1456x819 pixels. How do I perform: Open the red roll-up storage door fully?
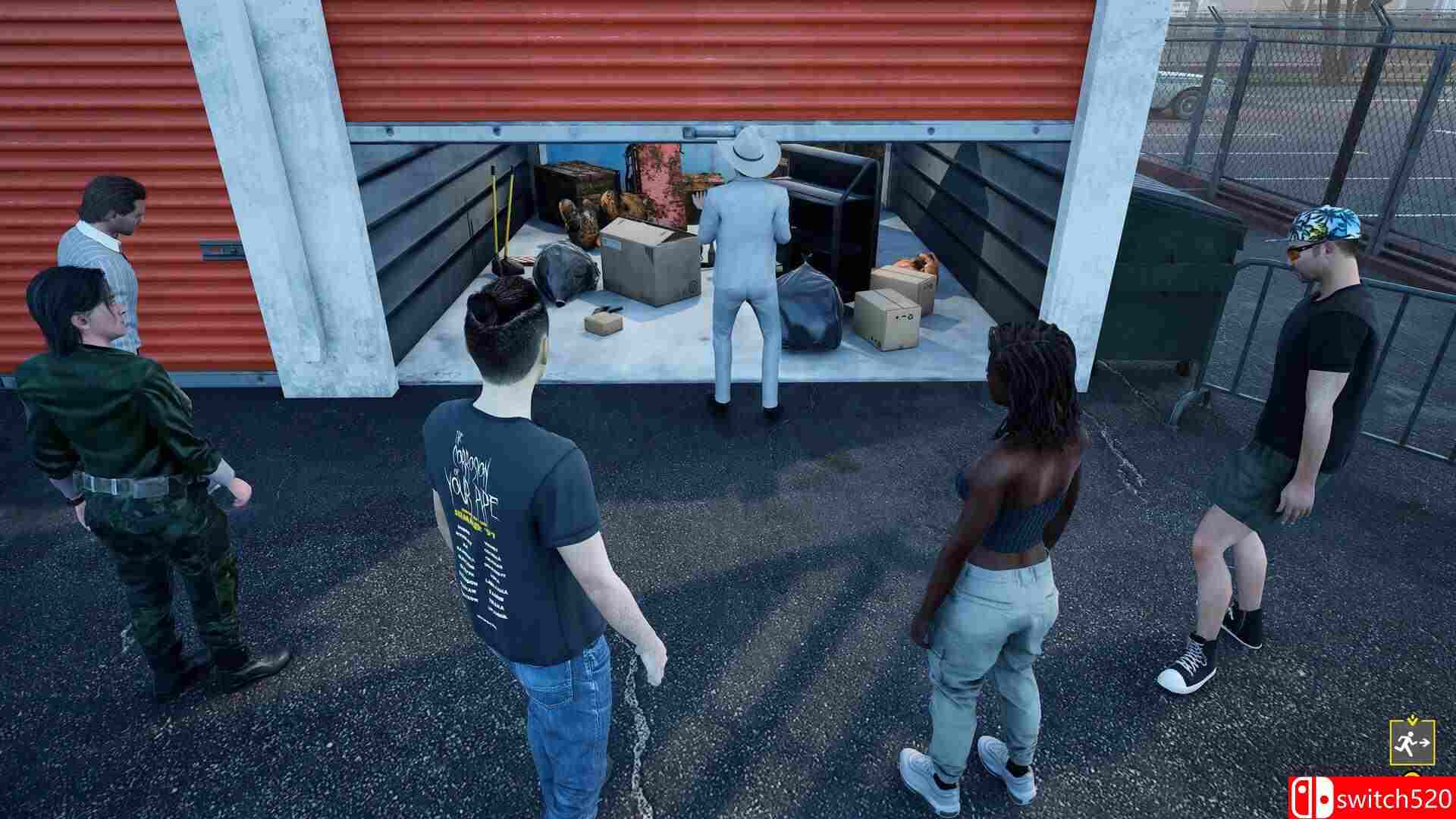tap(720, 61)
